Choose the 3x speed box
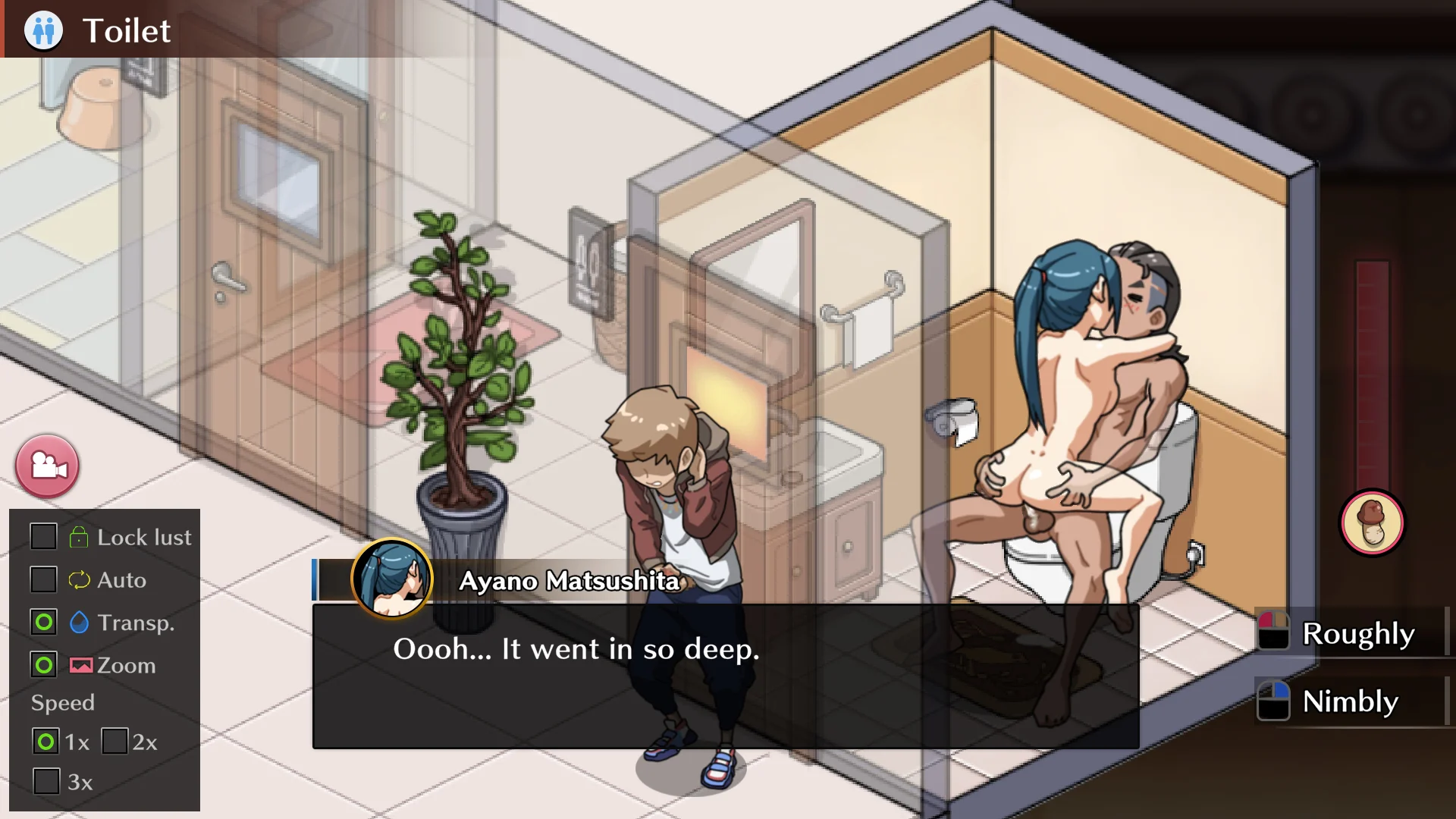 46,781
